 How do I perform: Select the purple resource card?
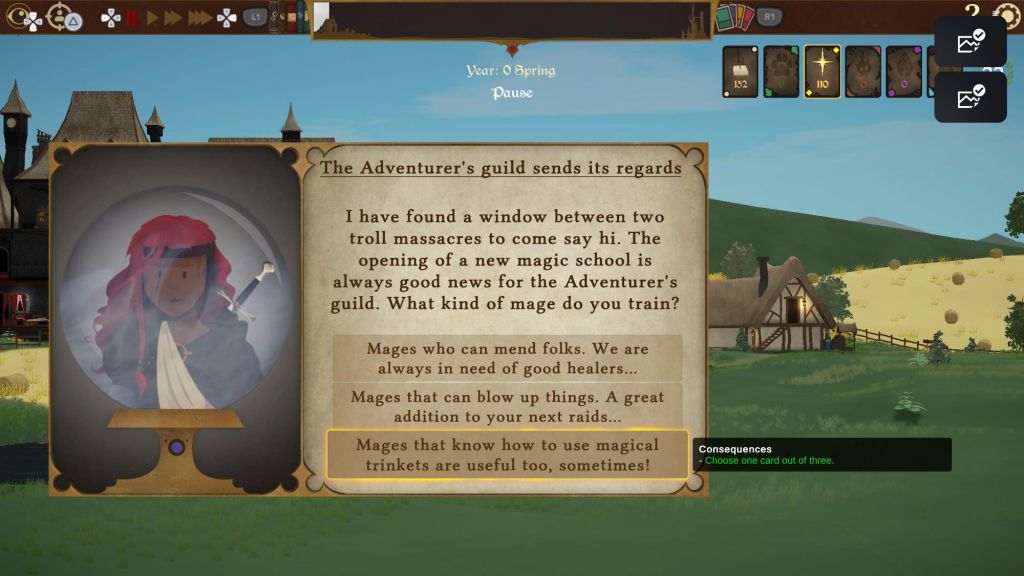(x=903, y=71)
